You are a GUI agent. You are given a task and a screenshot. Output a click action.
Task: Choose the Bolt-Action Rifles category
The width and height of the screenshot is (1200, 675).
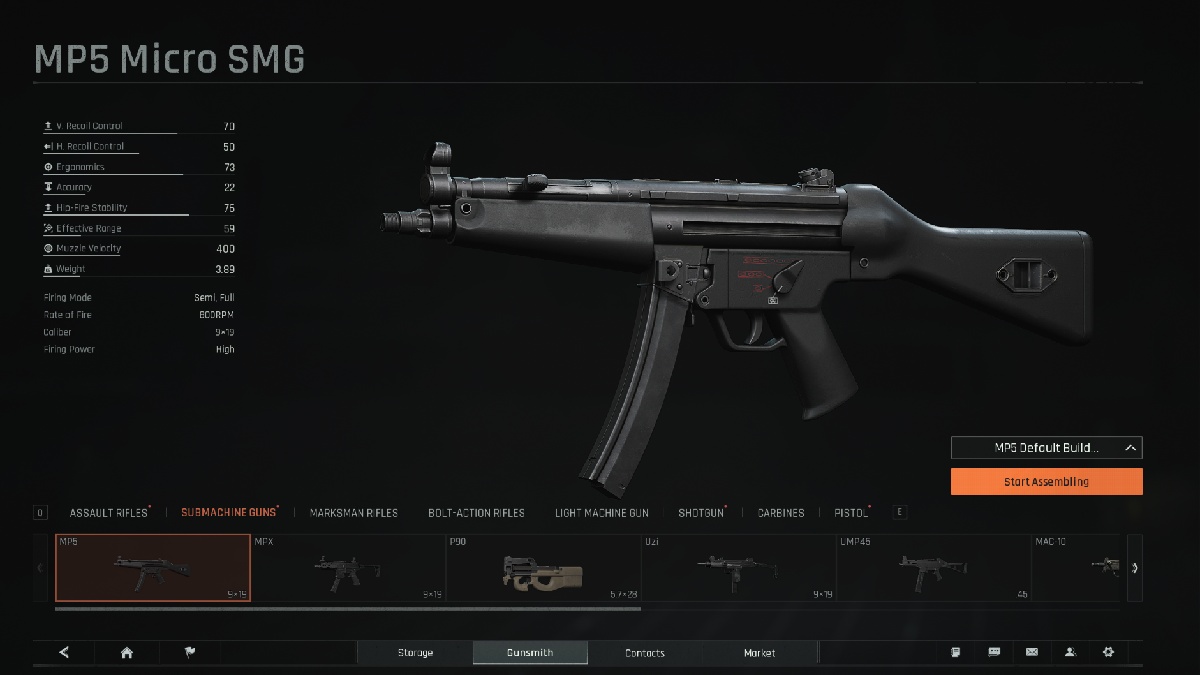pos(476,513)
